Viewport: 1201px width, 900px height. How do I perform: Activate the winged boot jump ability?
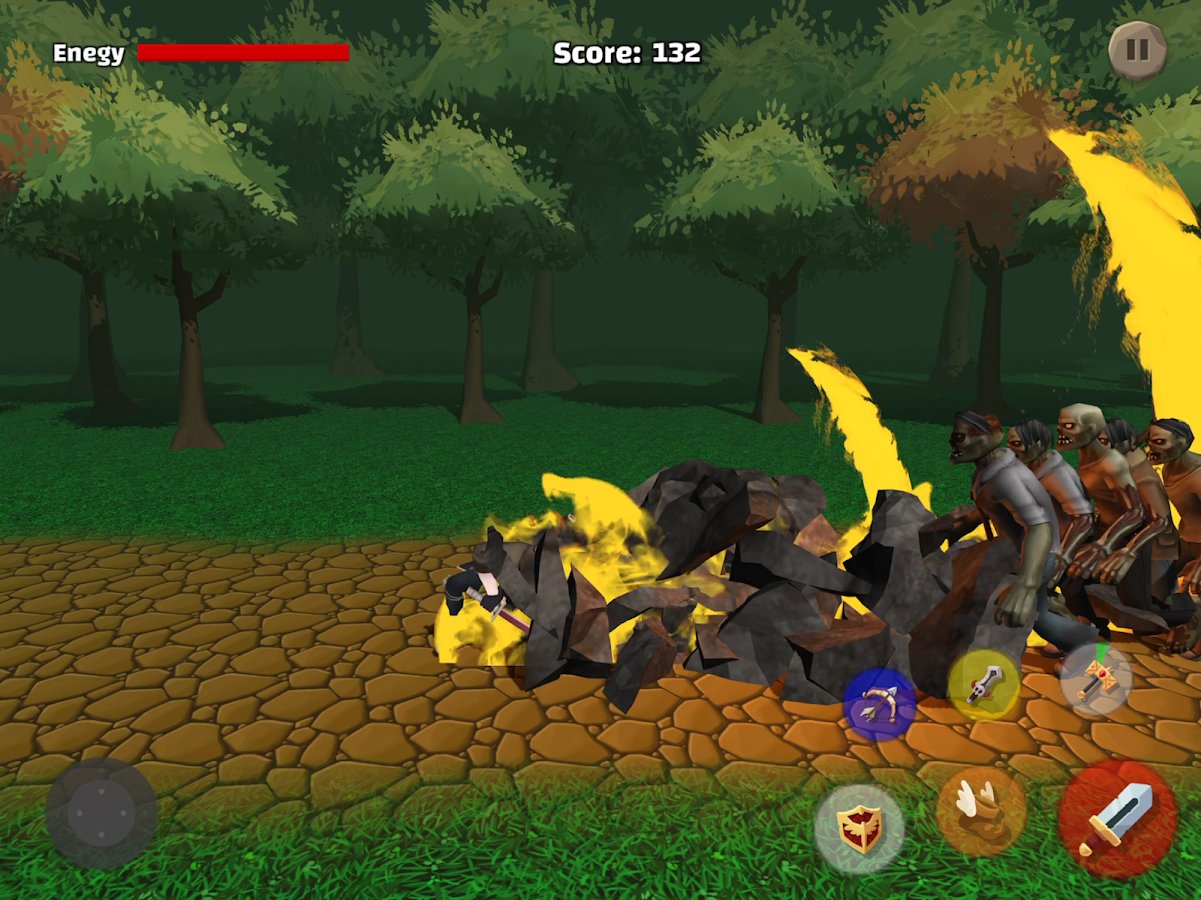tap(981, 810)
